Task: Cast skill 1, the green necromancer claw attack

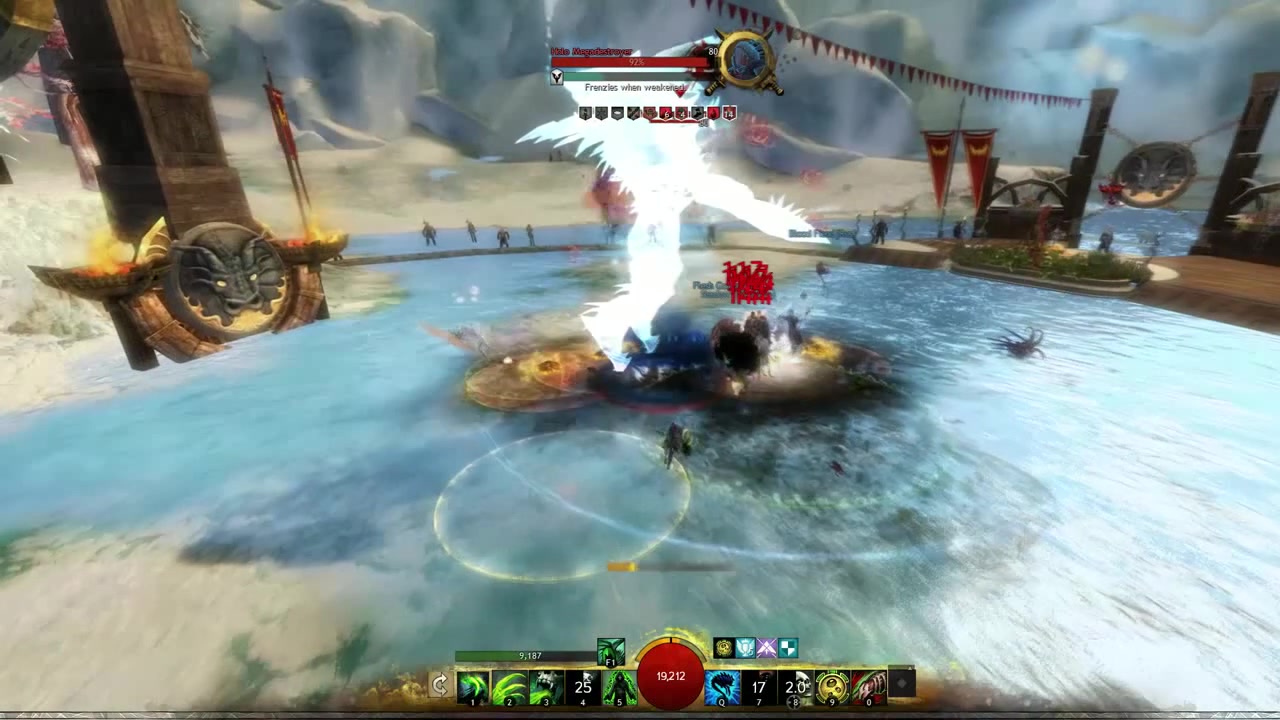Action: pyautogui.click(x=471, y=684)
